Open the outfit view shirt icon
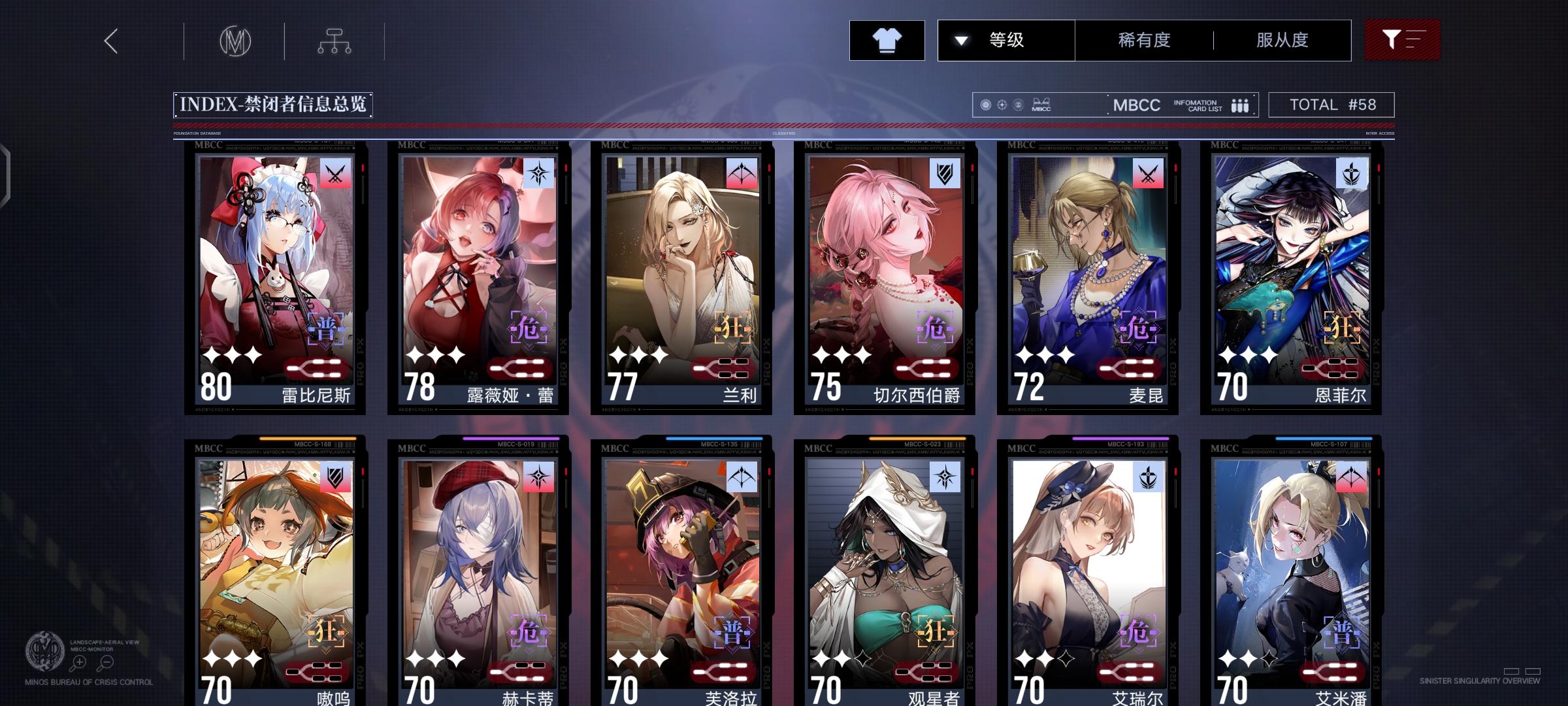 887,40
